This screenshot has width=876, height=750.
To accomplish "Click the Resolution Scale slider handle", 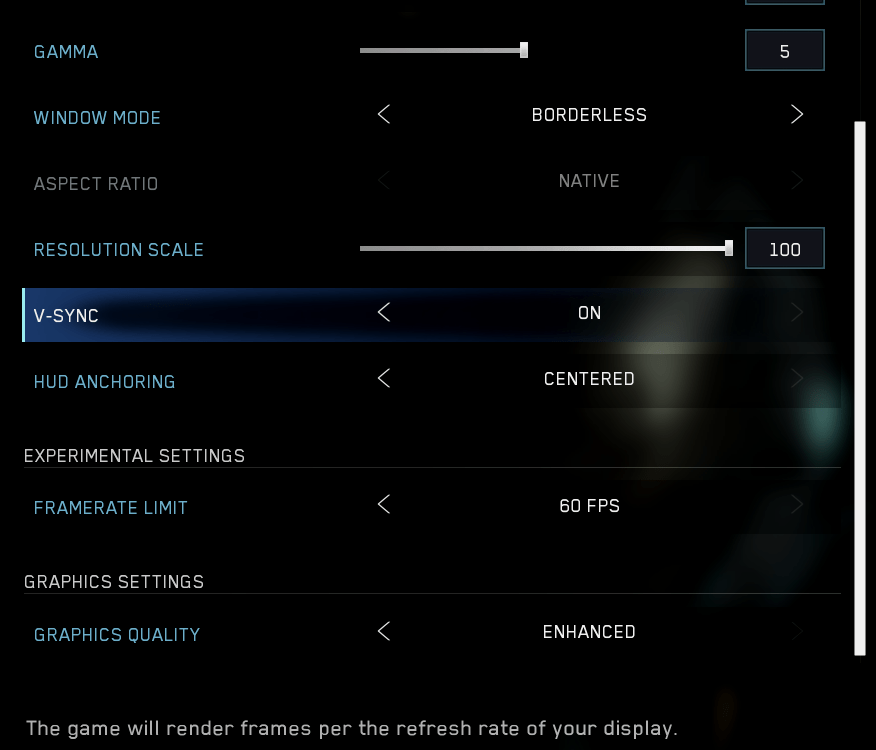I will (729, 248).
